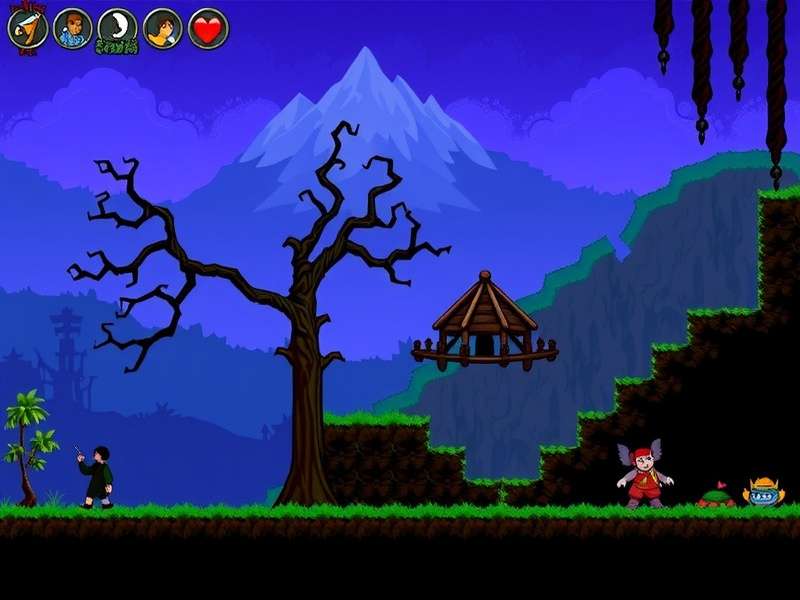
Task: Click the red heart icon
Action: (208, 28)
